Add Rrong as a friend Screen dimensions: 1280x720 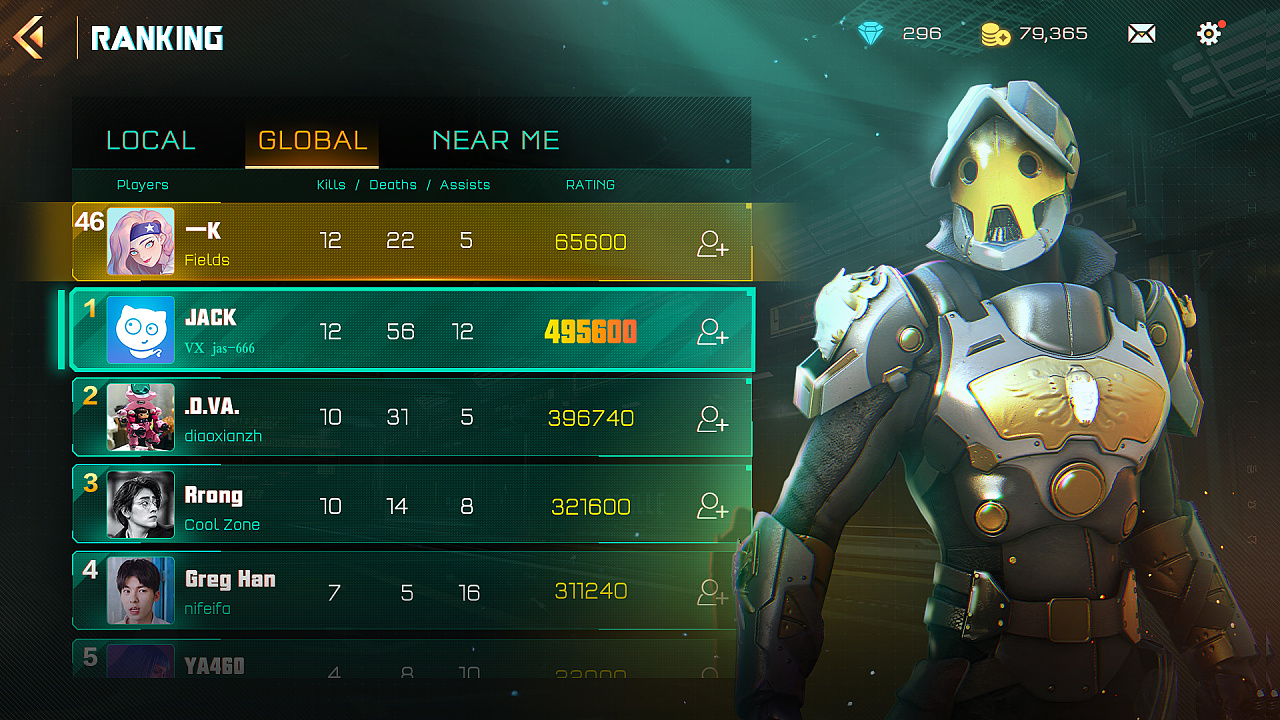[x=712, y=506]
